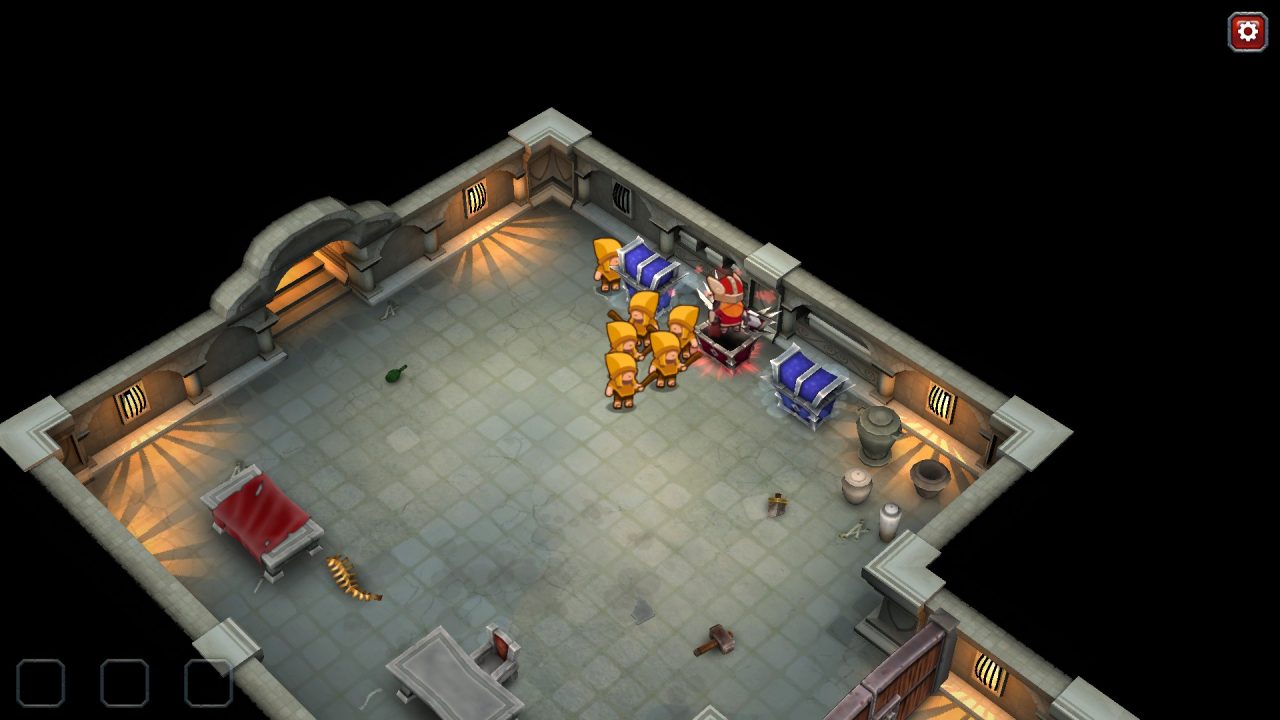Viewport: 1280px width, 720px height.
Task: Click the golden centipede near the bed
Action: (352, 582)
